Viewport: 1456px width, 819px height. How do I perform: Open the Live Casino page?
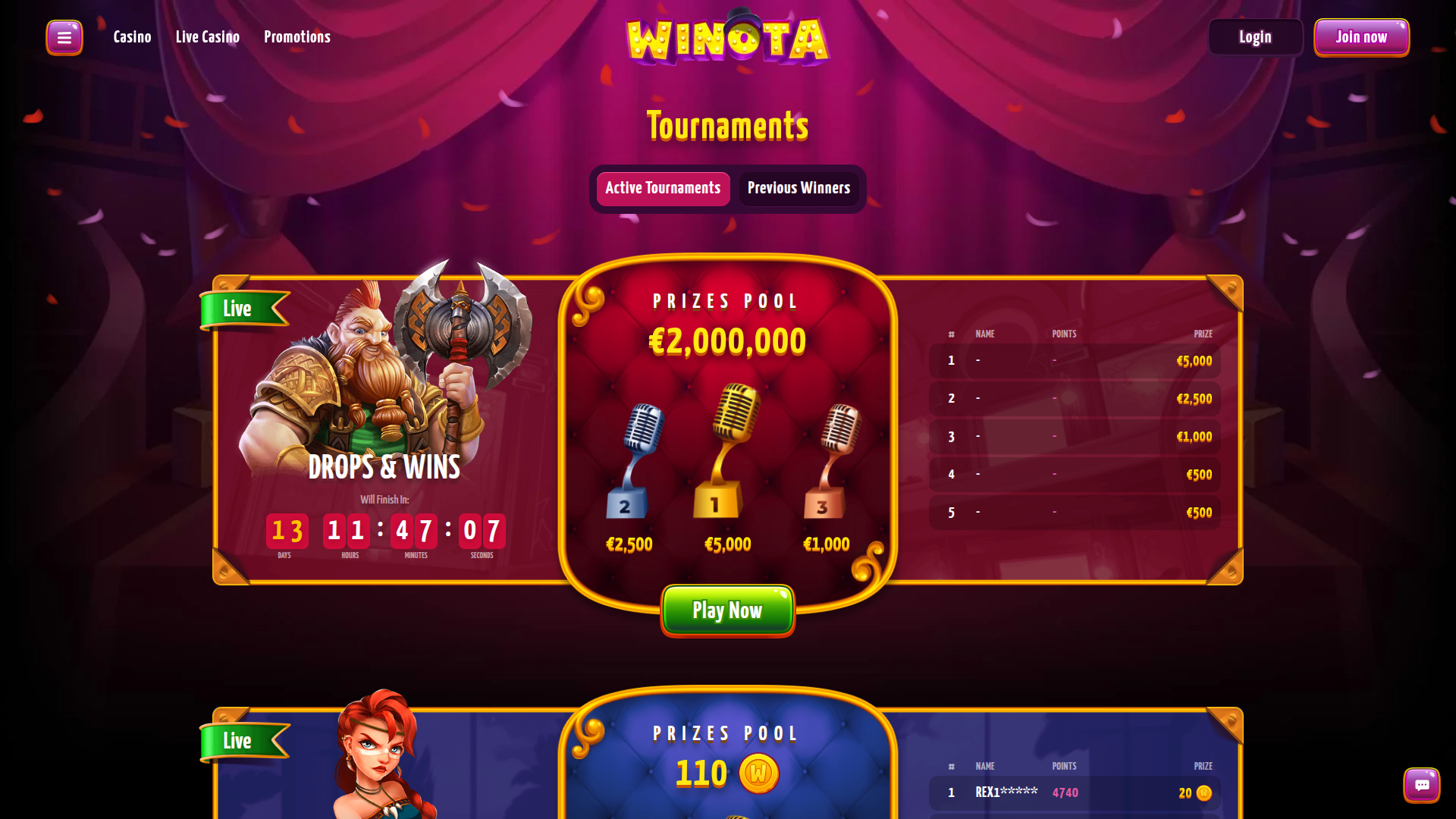(207, 36)
